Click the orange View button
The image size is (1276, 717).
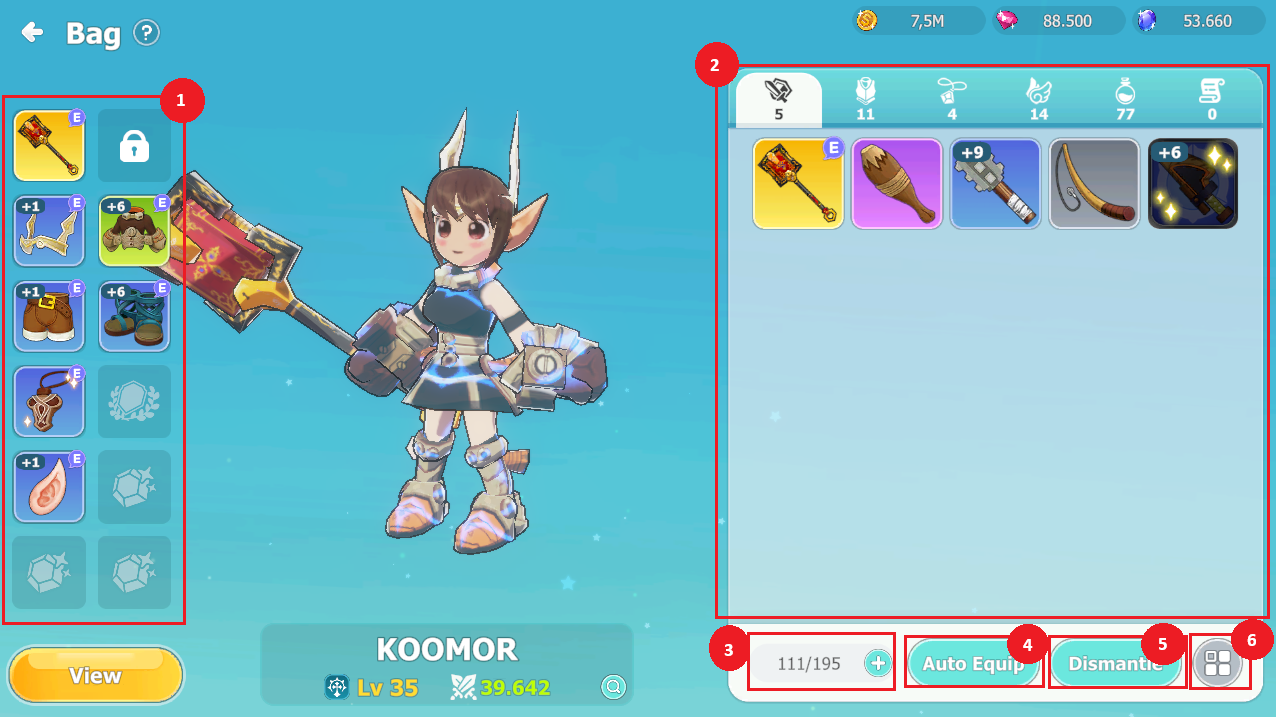tap(95, 676)
